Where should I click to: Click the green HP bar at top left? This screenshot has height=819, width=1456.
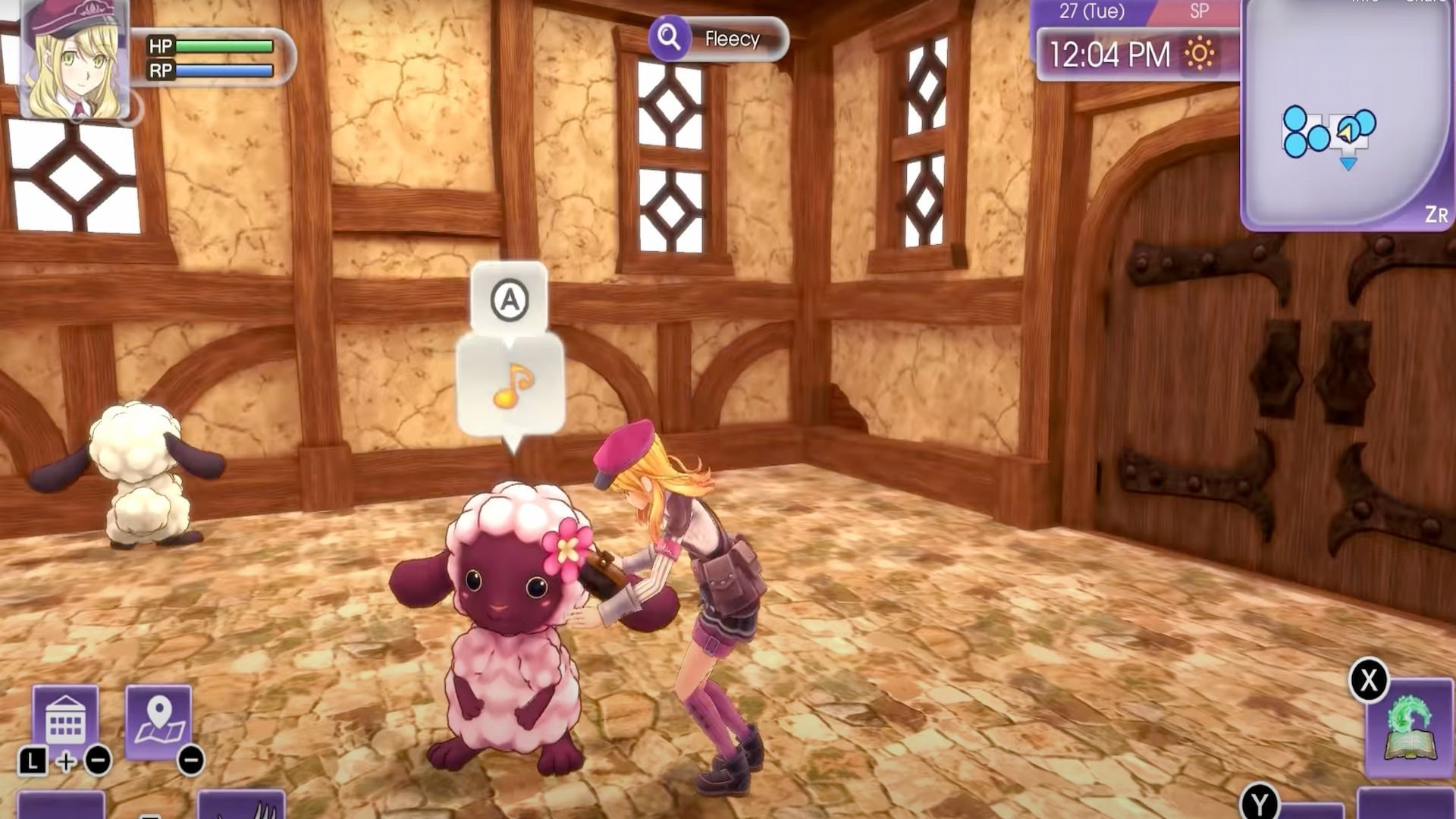pos(224,46)
